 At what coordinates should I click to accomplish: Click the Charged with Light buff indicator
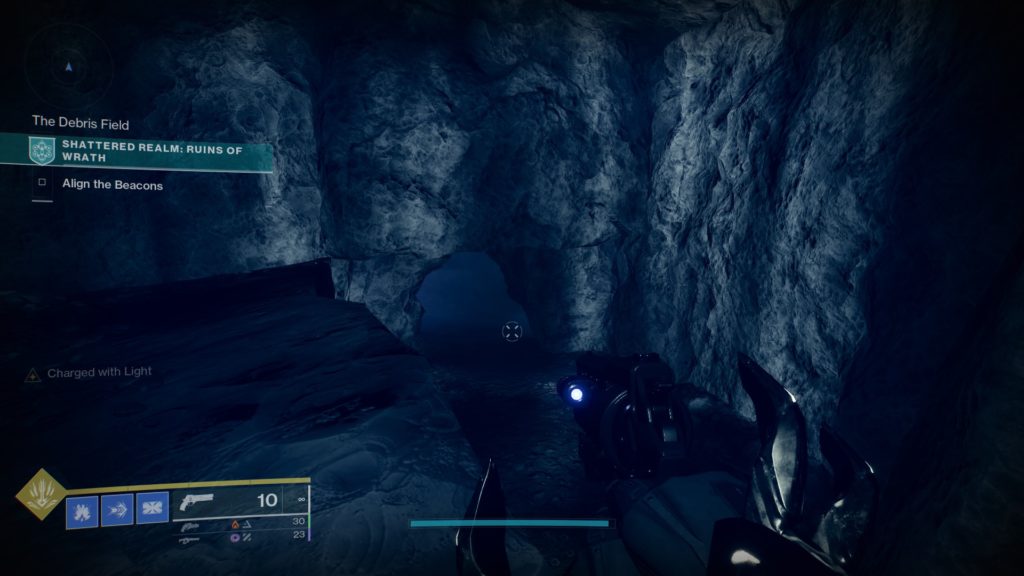[x=90, y=373]
